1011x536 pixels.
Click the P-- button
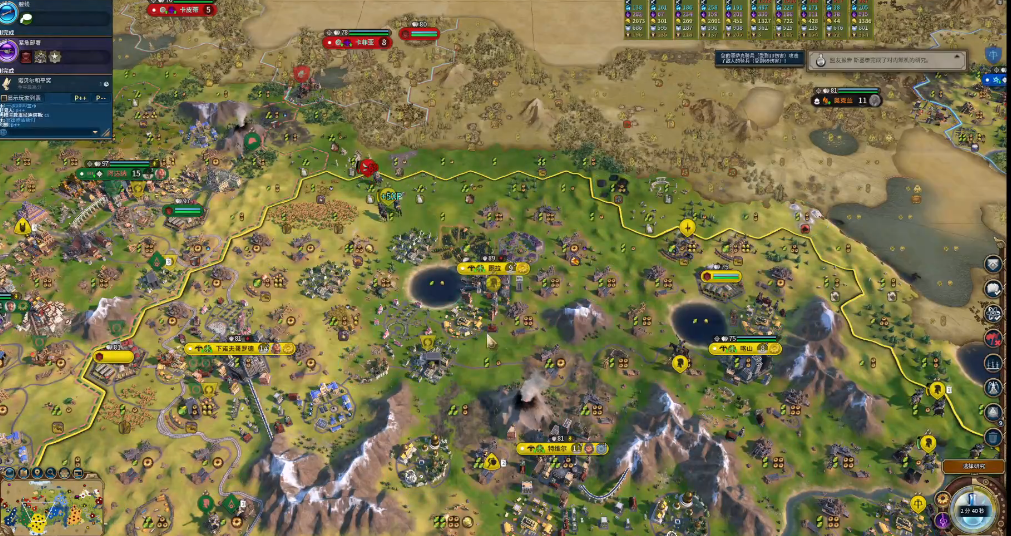click(100, 99)
